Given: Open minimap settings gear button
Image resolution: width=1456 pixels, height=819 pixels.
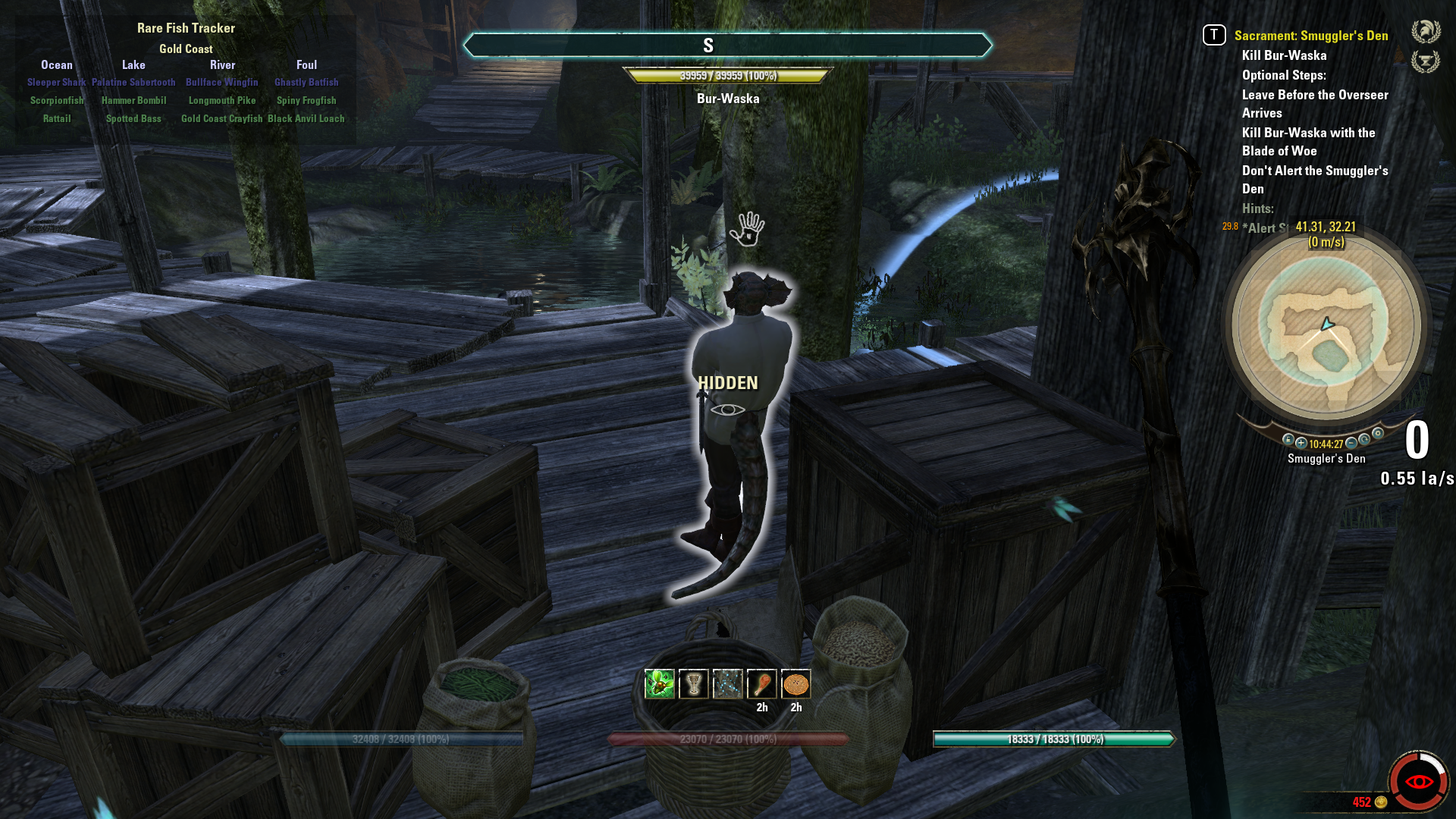Looking at the screenshot, I should pos(1378,434).
